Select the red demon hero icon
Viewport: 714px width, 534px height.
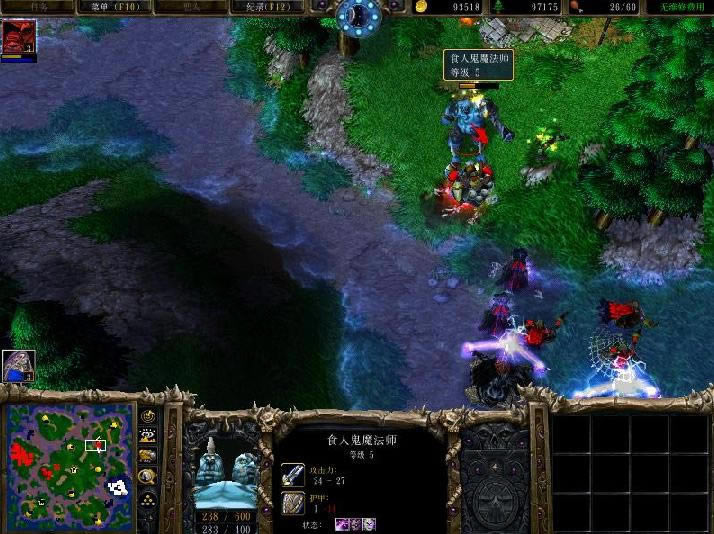[x=18, y=37]
